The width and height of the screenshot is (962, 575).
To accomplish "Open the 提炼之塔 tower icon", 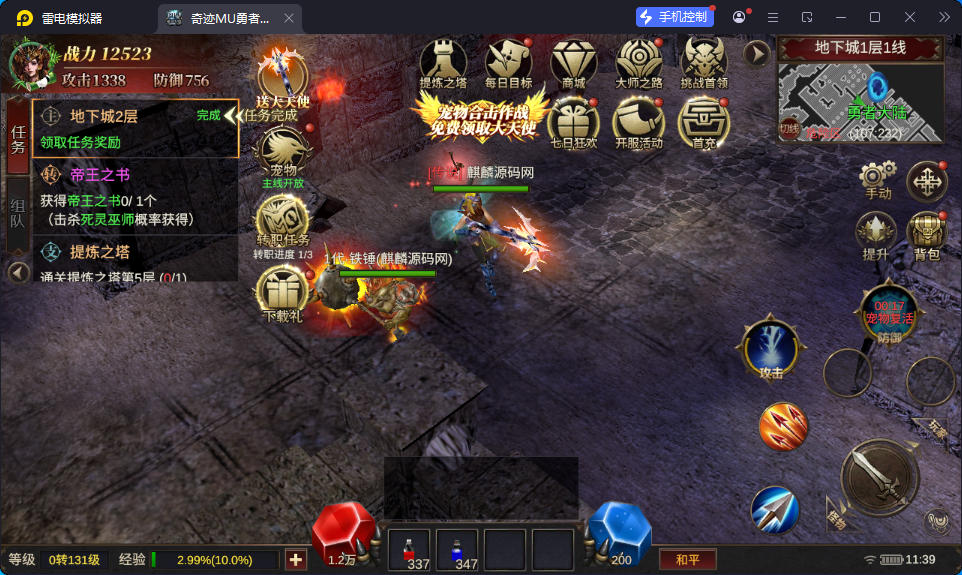I will 443,60.
